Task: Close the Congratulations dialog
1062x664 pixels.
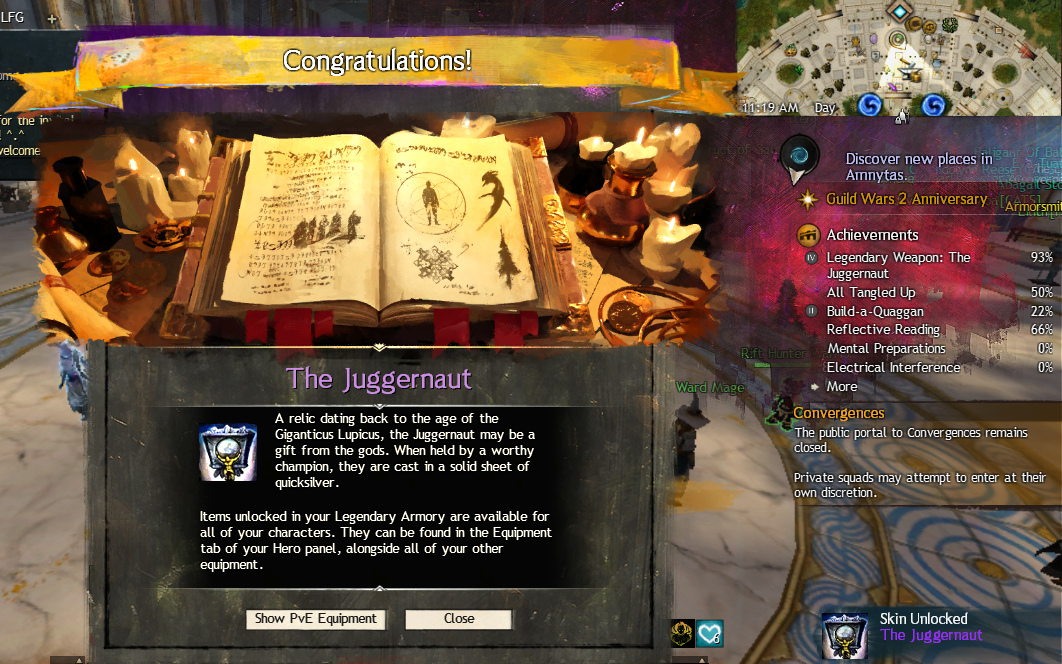Action: tap(458, 619)
